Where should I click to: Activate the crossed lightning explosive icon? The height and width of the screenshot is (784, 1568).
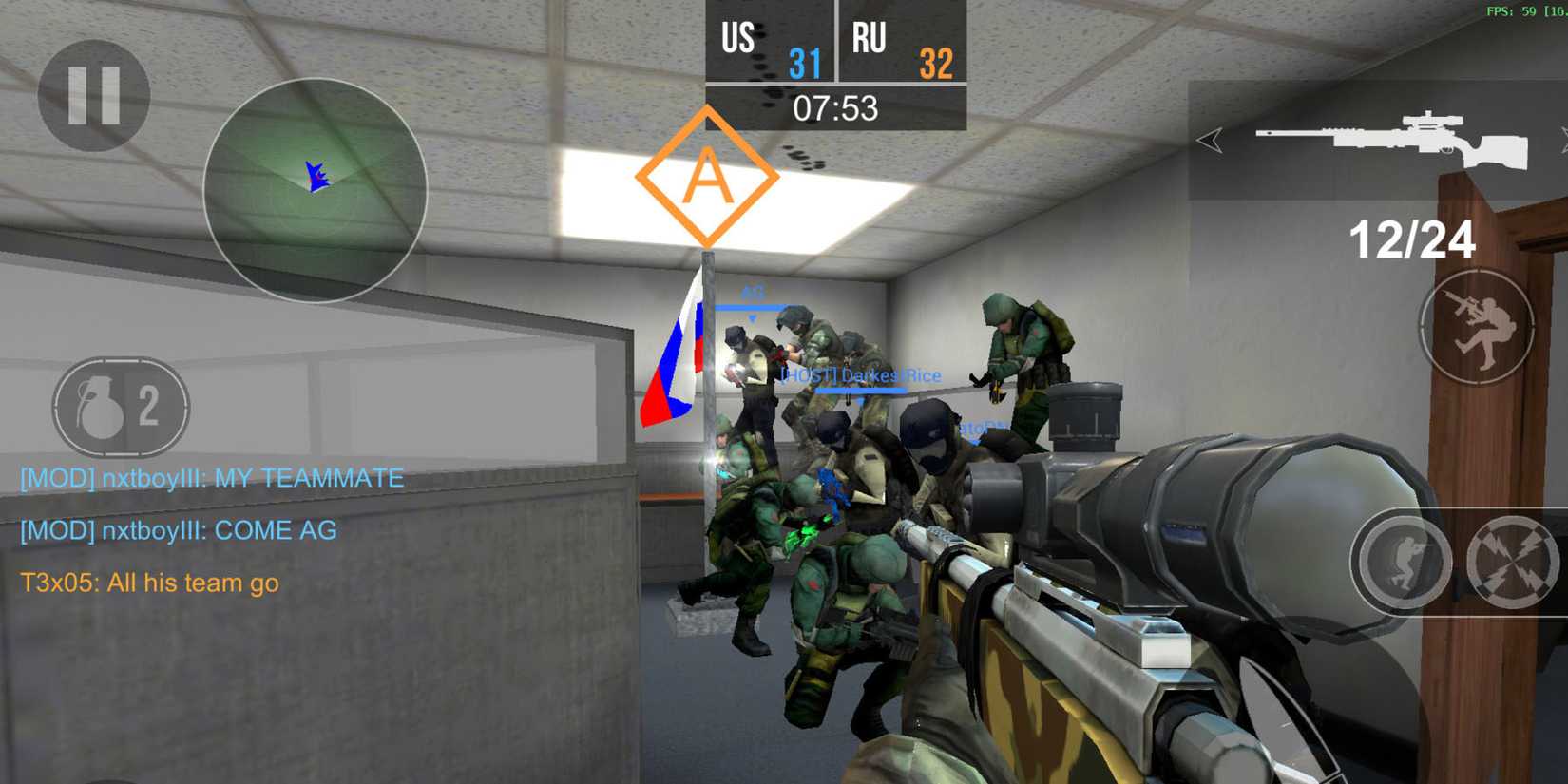[x=1517, y=563]
